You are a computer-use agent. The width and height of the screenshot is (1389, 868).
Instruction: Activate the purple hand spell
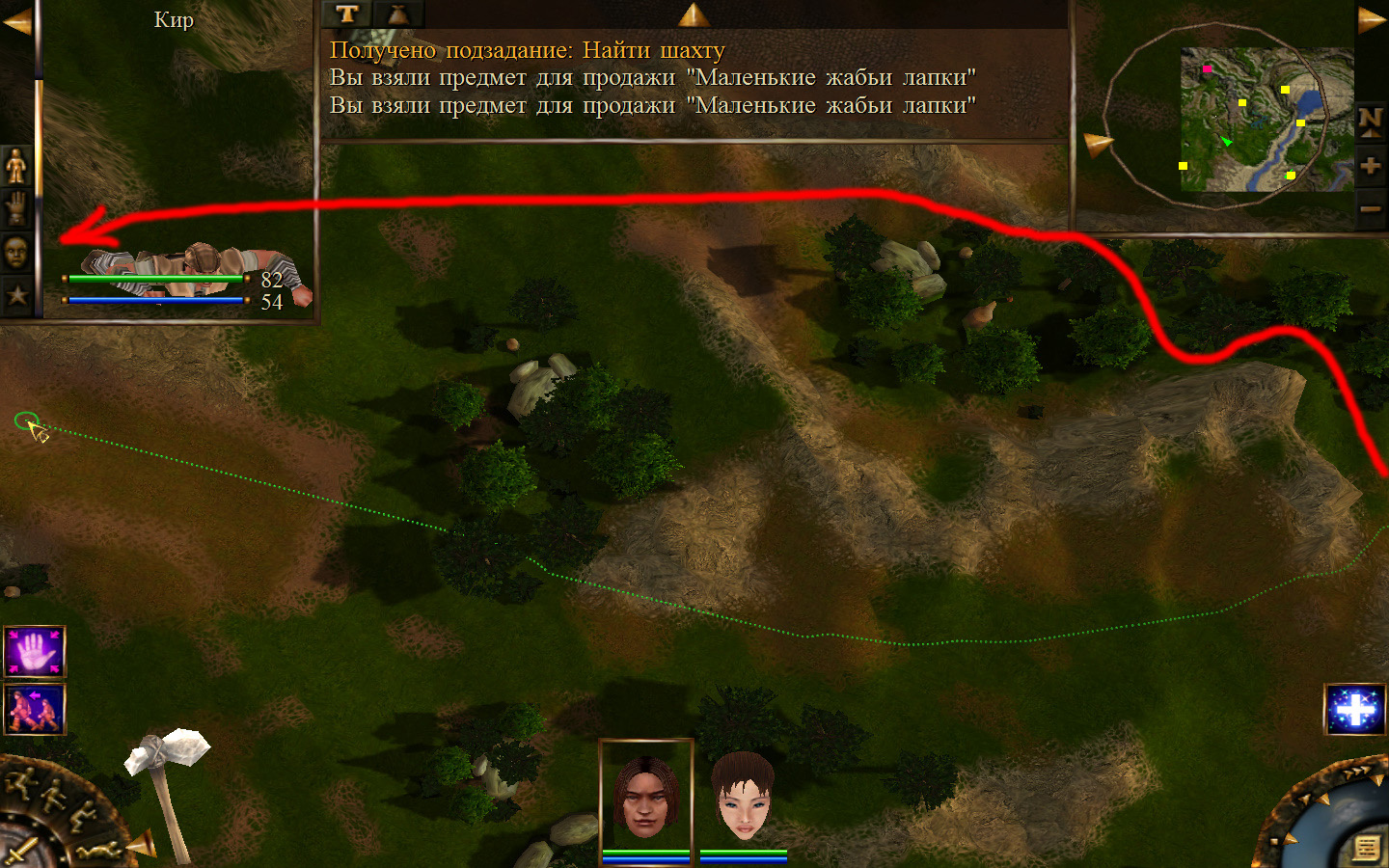[35, 652]
